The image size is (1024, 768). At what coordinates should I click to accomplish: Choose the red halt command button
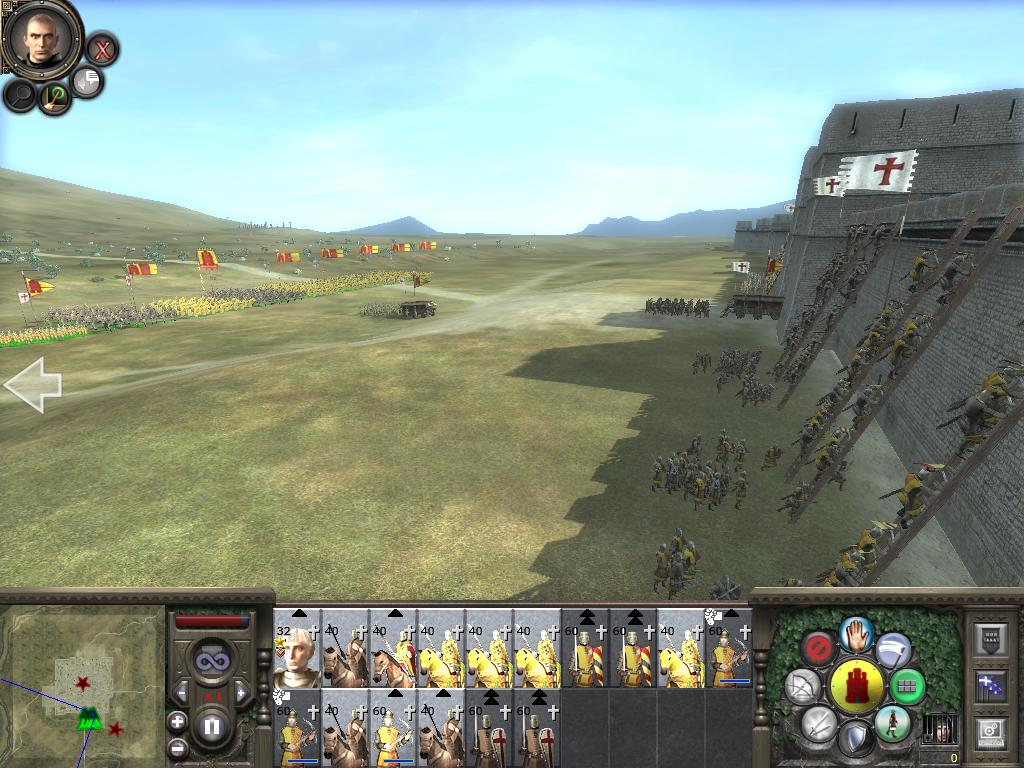point(820,648)
